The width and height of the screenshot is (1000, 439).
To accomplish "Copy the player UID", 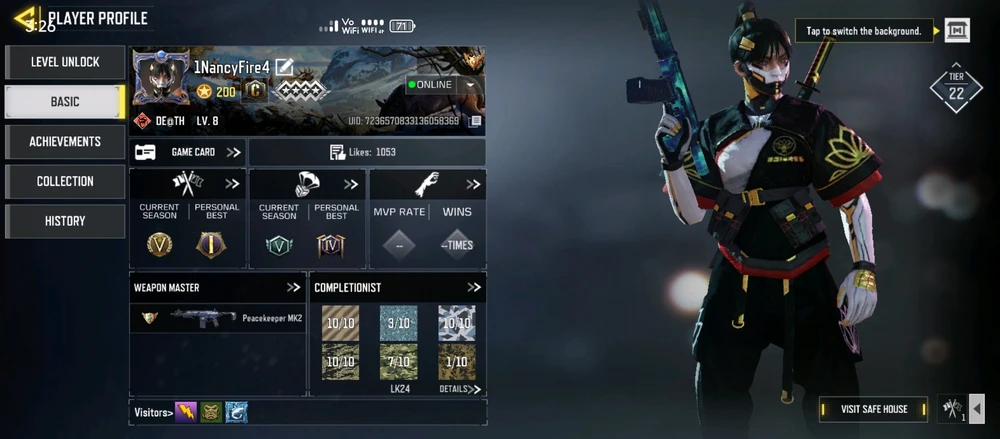I will coord(476,121).
